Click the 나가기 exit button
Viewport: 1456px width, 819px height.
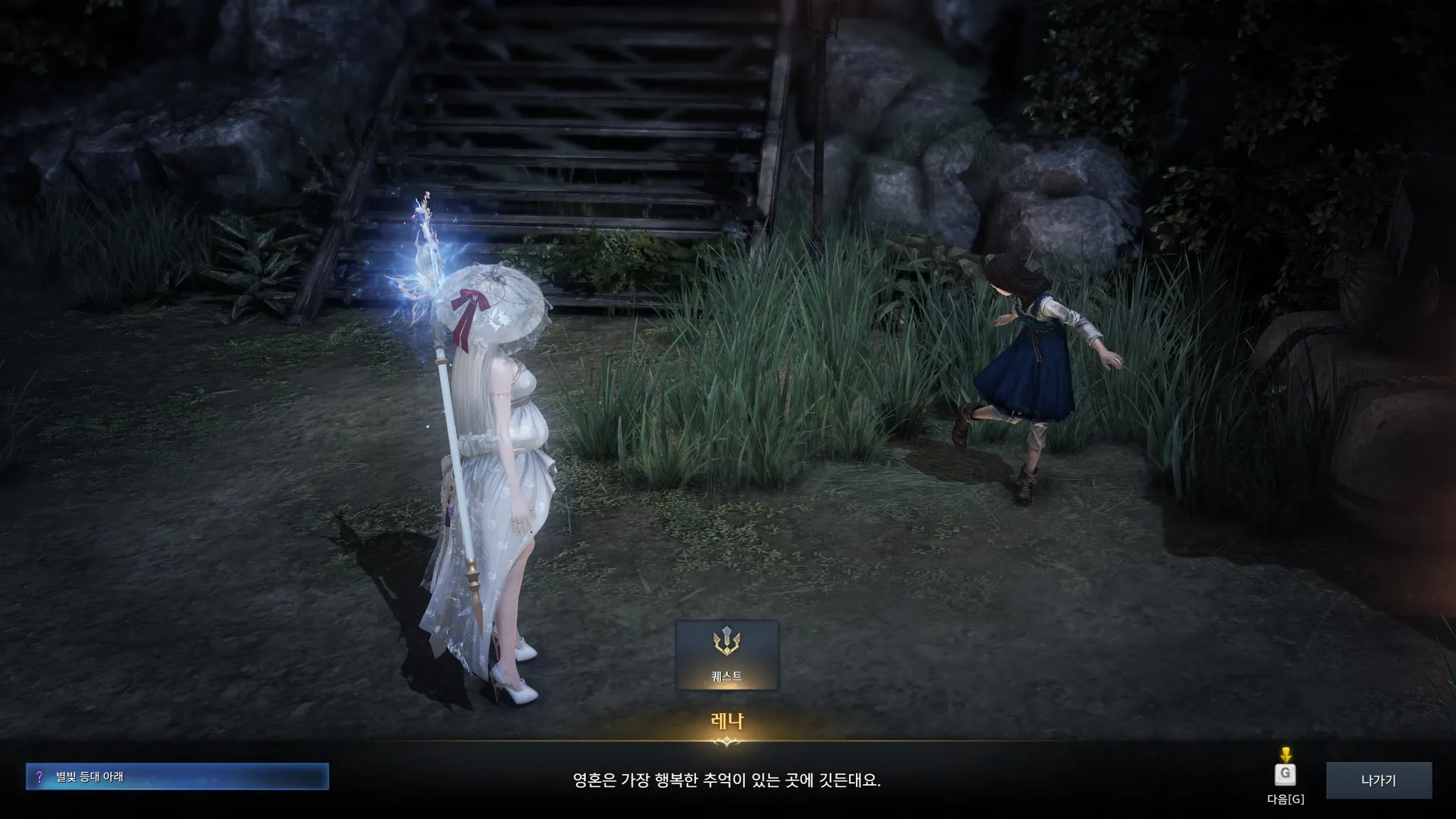1379,780
